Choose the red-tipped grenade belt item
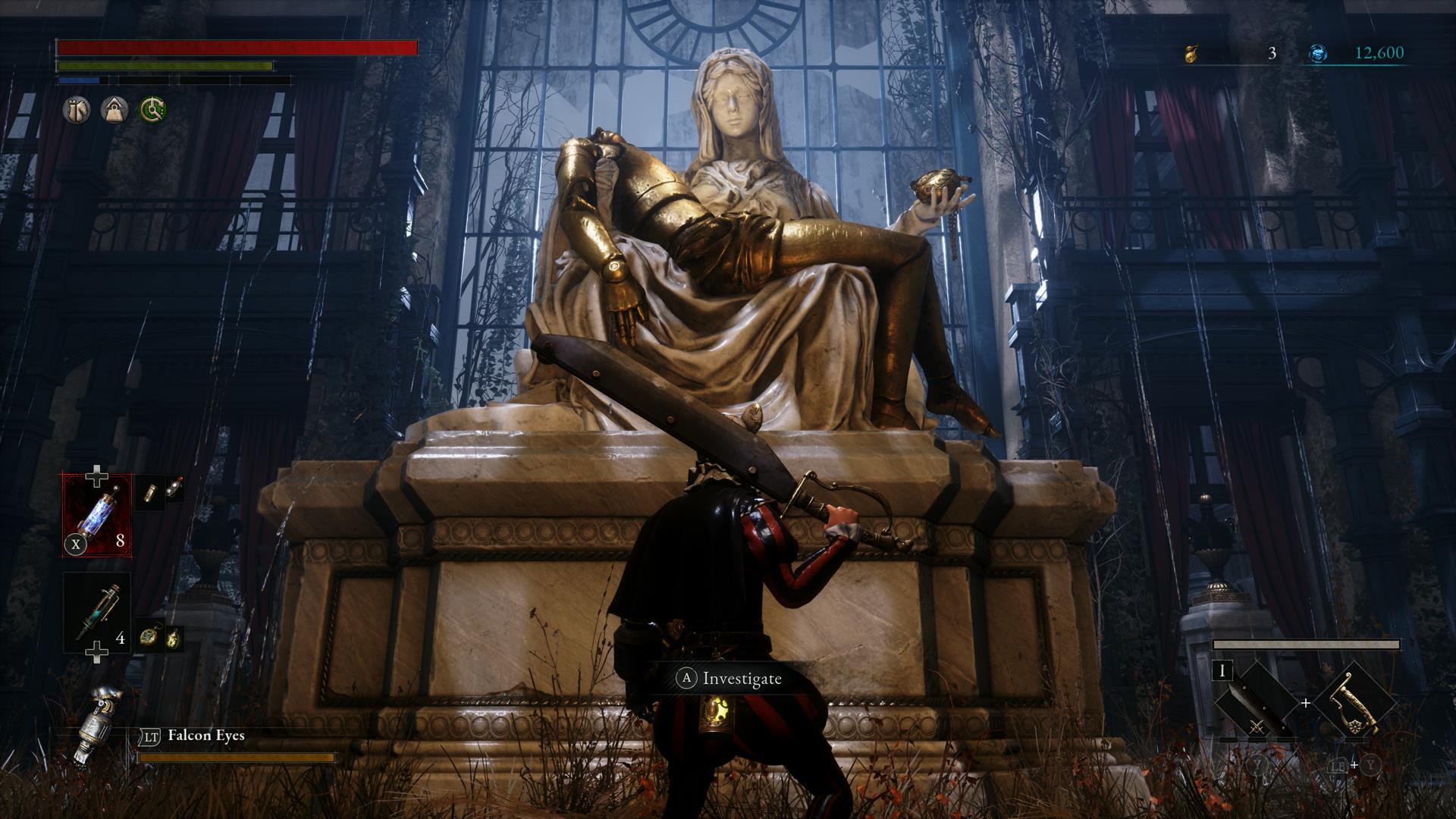The image size is (1456, 819). [x=174, y=488]
